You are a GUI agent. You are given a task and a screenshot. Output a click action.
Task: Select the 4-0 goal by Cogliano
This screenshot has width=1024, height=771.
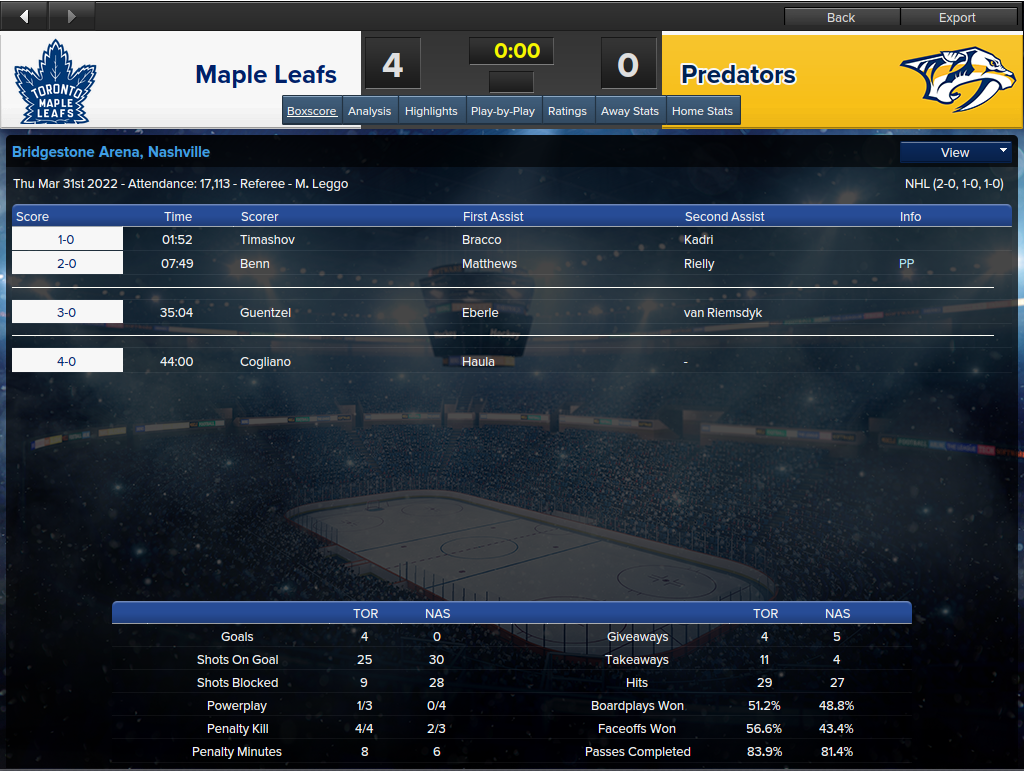tap(67, 361)
